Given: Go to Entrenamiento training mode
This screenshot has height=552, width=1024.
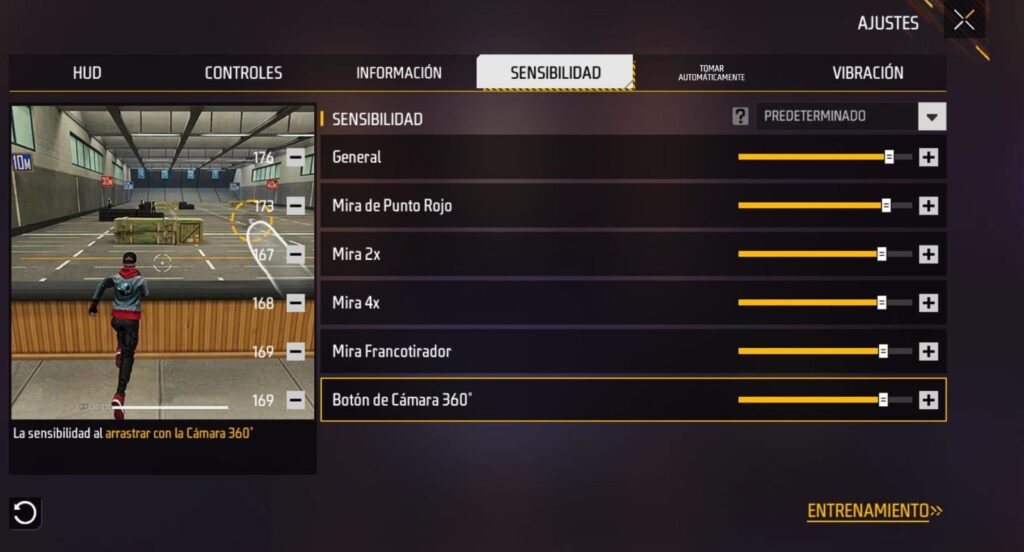Looking at the screenshot, I should 874,511.
